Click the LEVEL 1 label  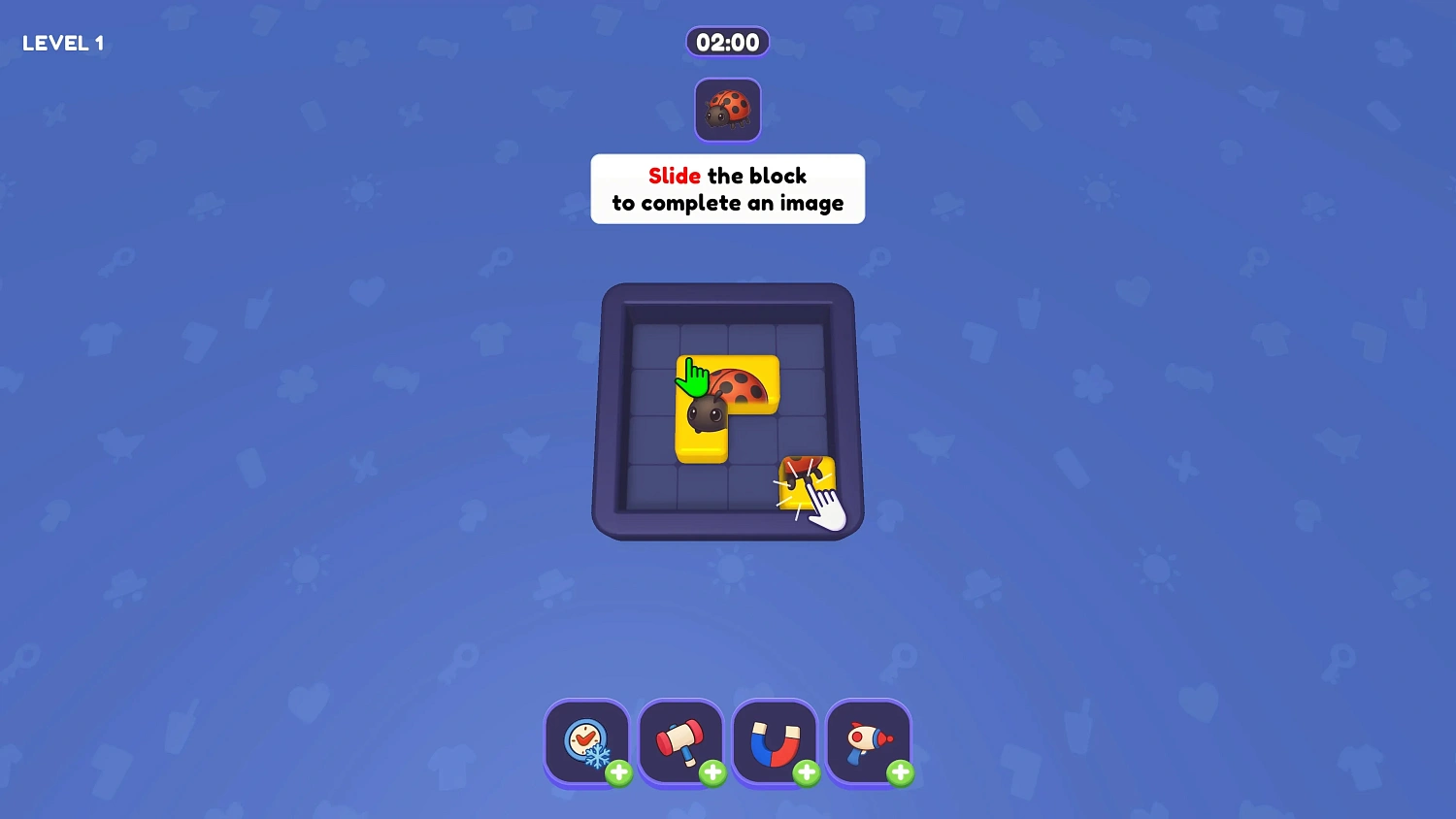[x=63, y=43]
